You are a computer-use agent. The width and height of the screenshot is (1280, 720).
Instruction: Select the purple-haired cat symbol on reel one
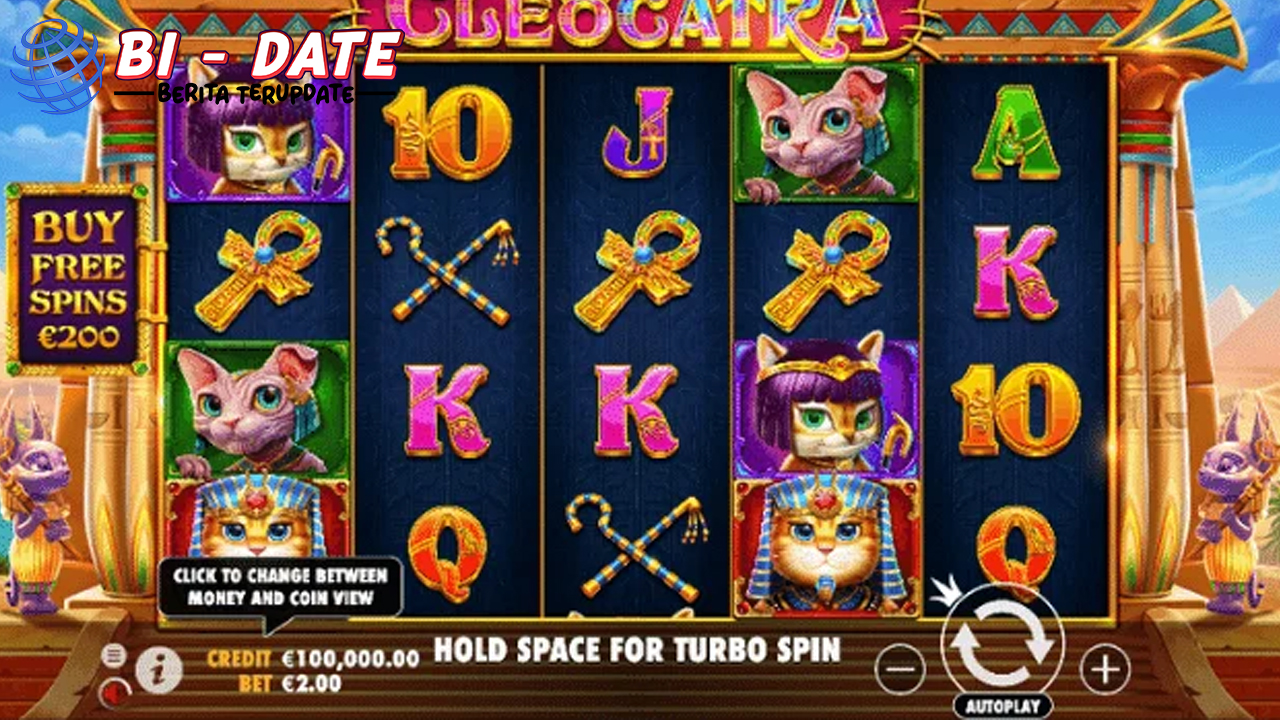[257, 143]
